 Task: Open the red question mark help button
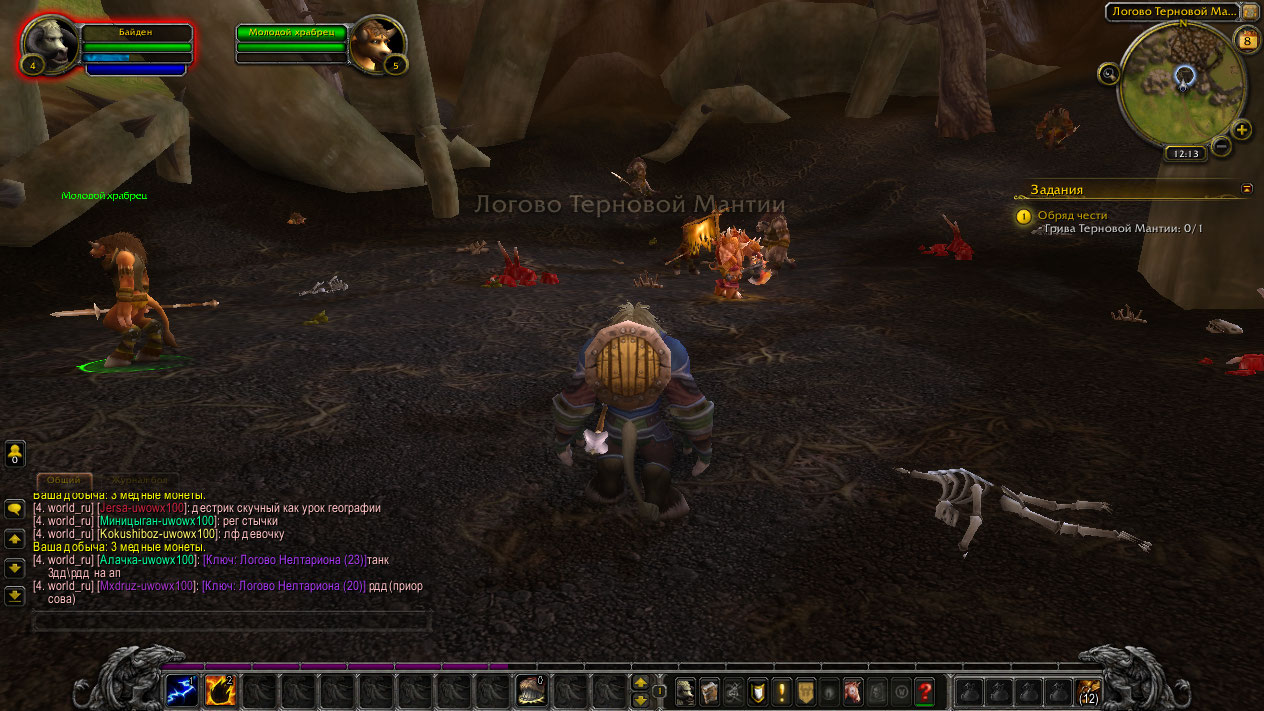(x=925, y=690)
